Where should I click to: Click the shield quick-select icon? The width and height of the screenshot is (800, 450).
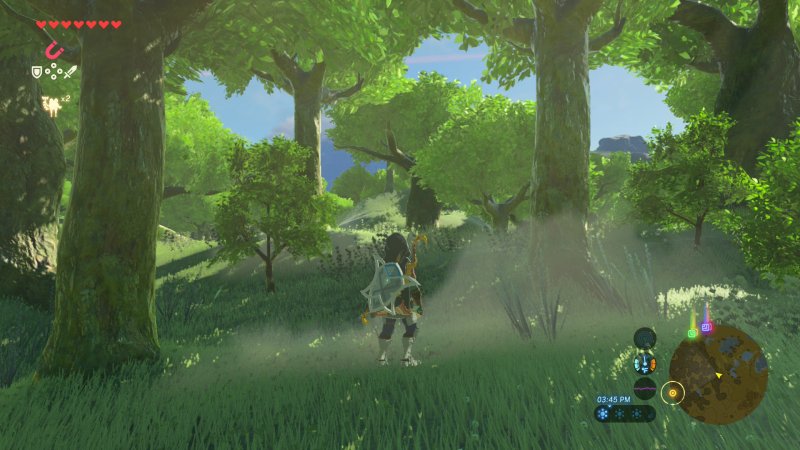(37, 72)
